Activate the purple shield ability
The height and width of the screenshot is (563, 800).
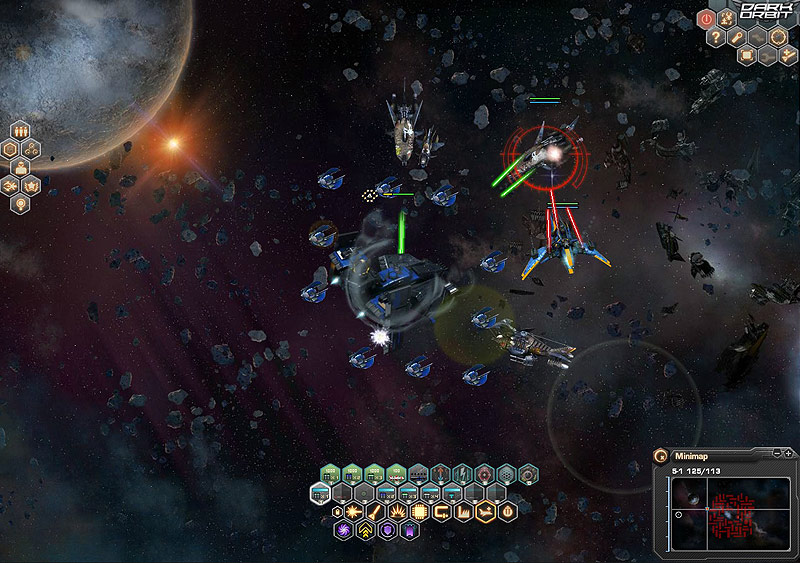(387, 531)
